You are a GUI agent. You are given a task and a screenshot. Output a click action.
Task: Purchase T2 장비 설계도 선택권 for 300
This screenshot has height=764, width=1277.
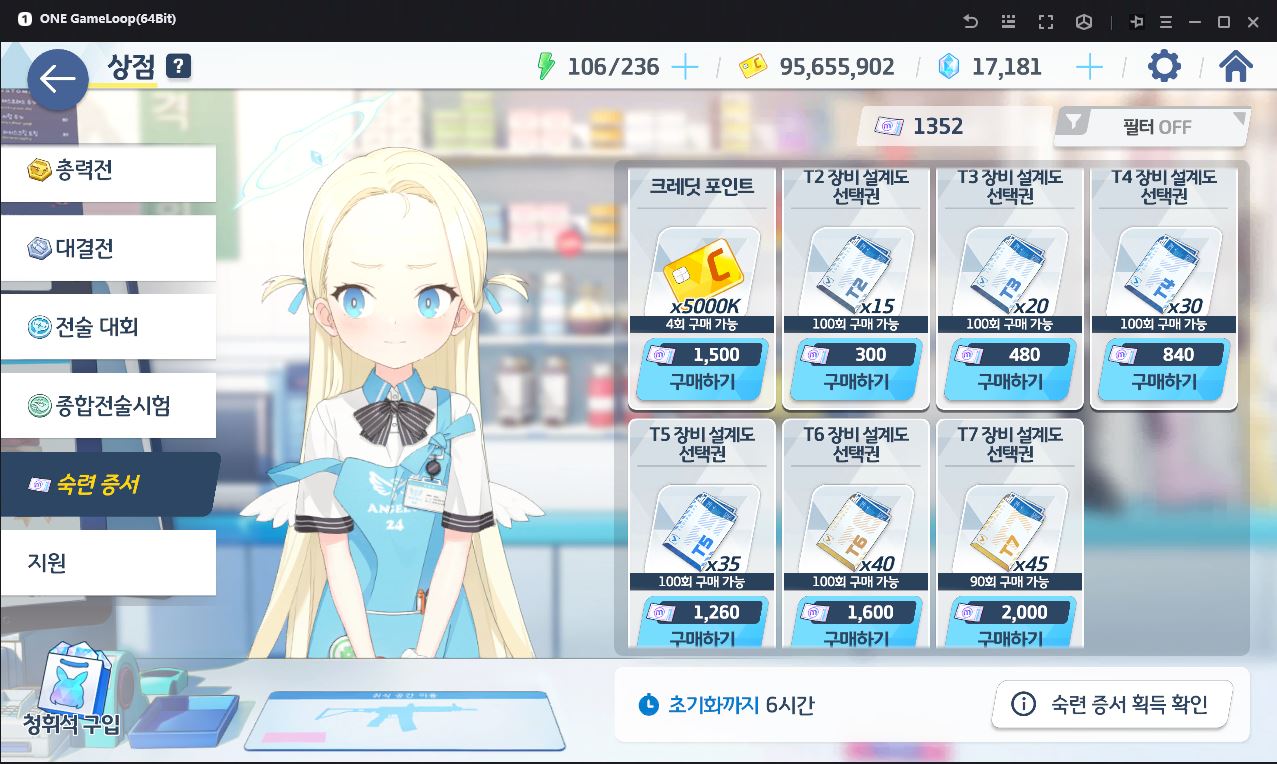(856, 369)
